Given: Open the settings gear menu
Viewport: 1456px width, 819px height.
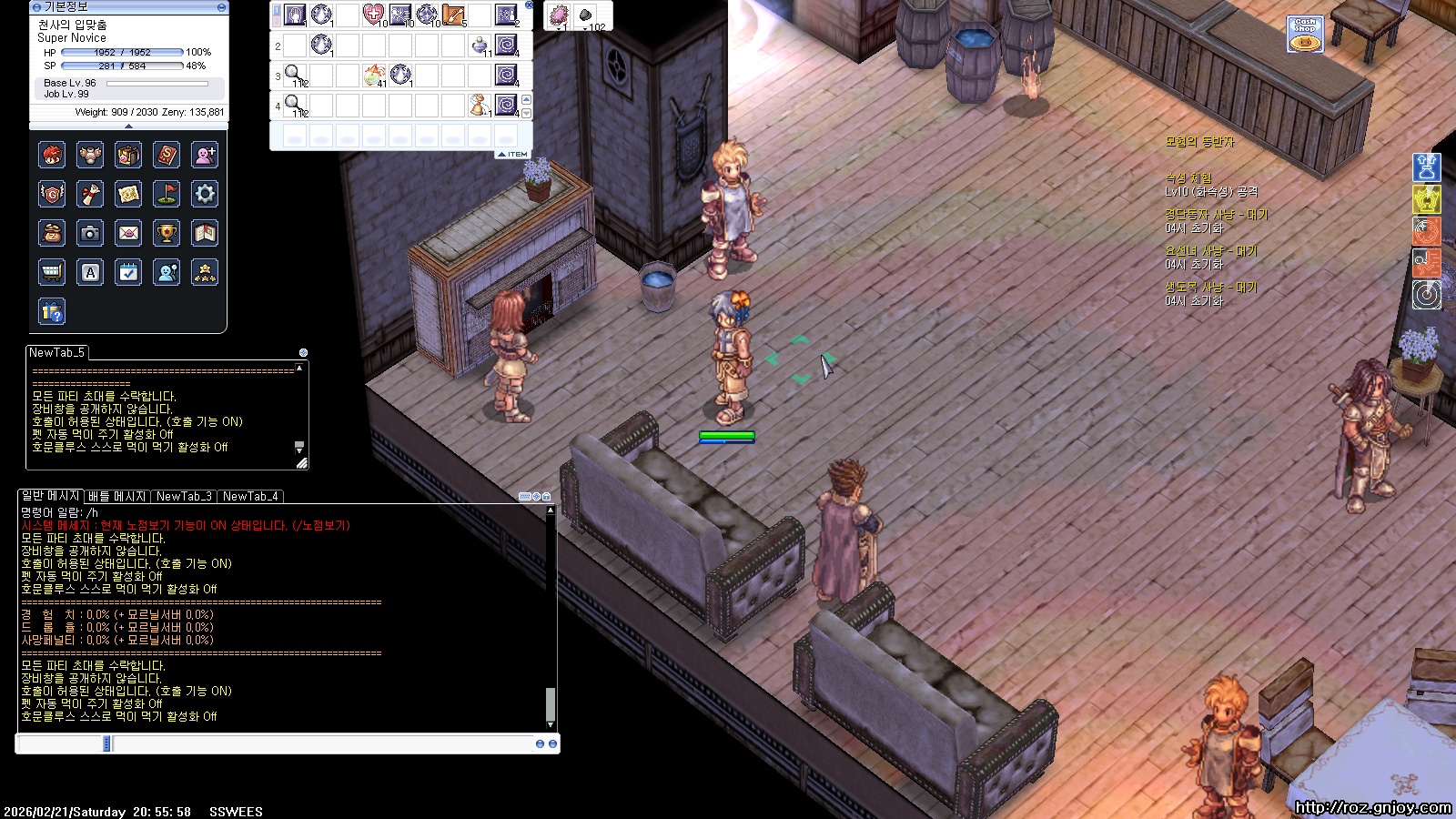Looking at the screenshot, I should coord(205,194).
